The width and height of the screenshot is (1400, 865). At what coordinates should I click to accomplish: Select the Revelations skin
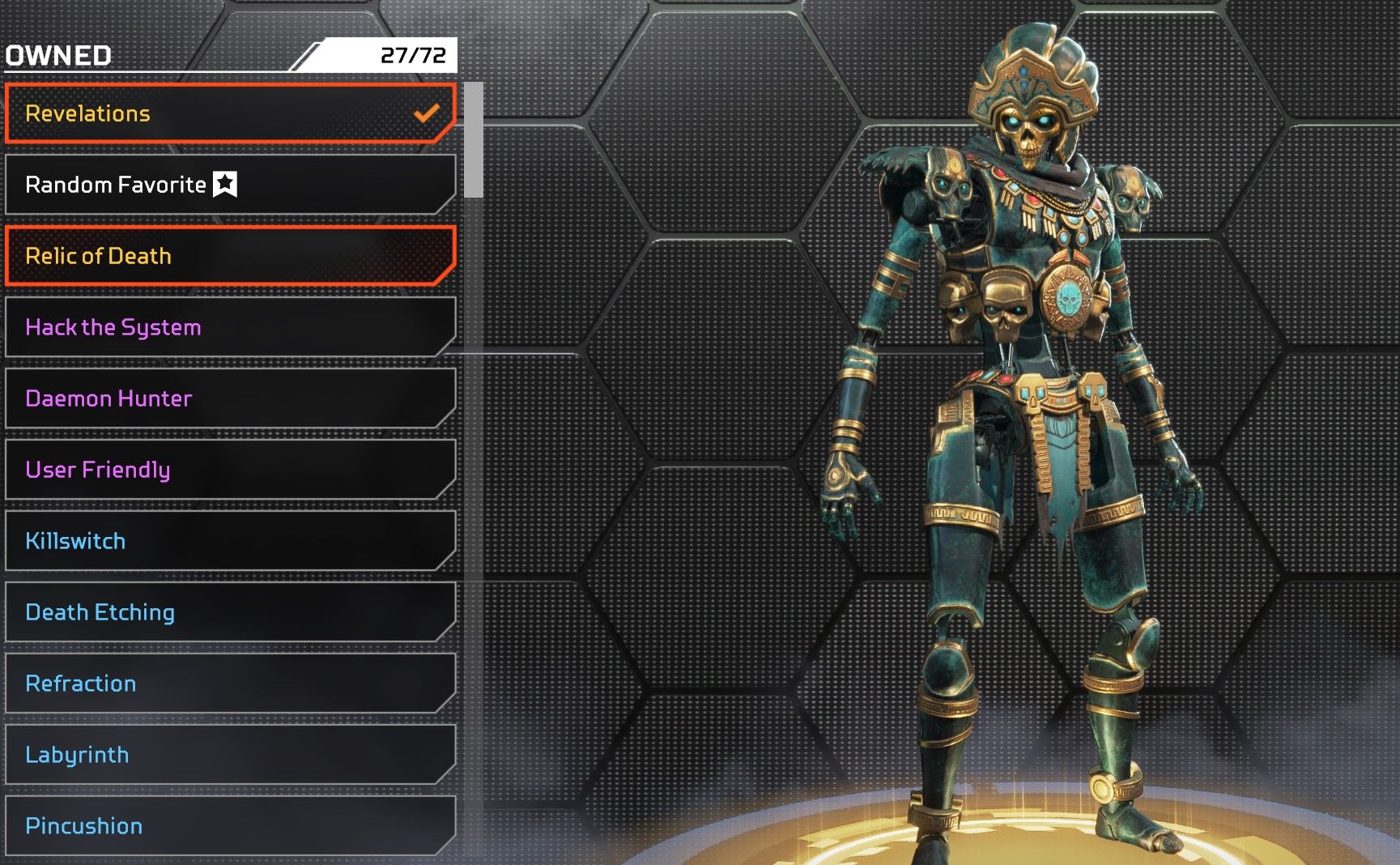pos(229,113)
